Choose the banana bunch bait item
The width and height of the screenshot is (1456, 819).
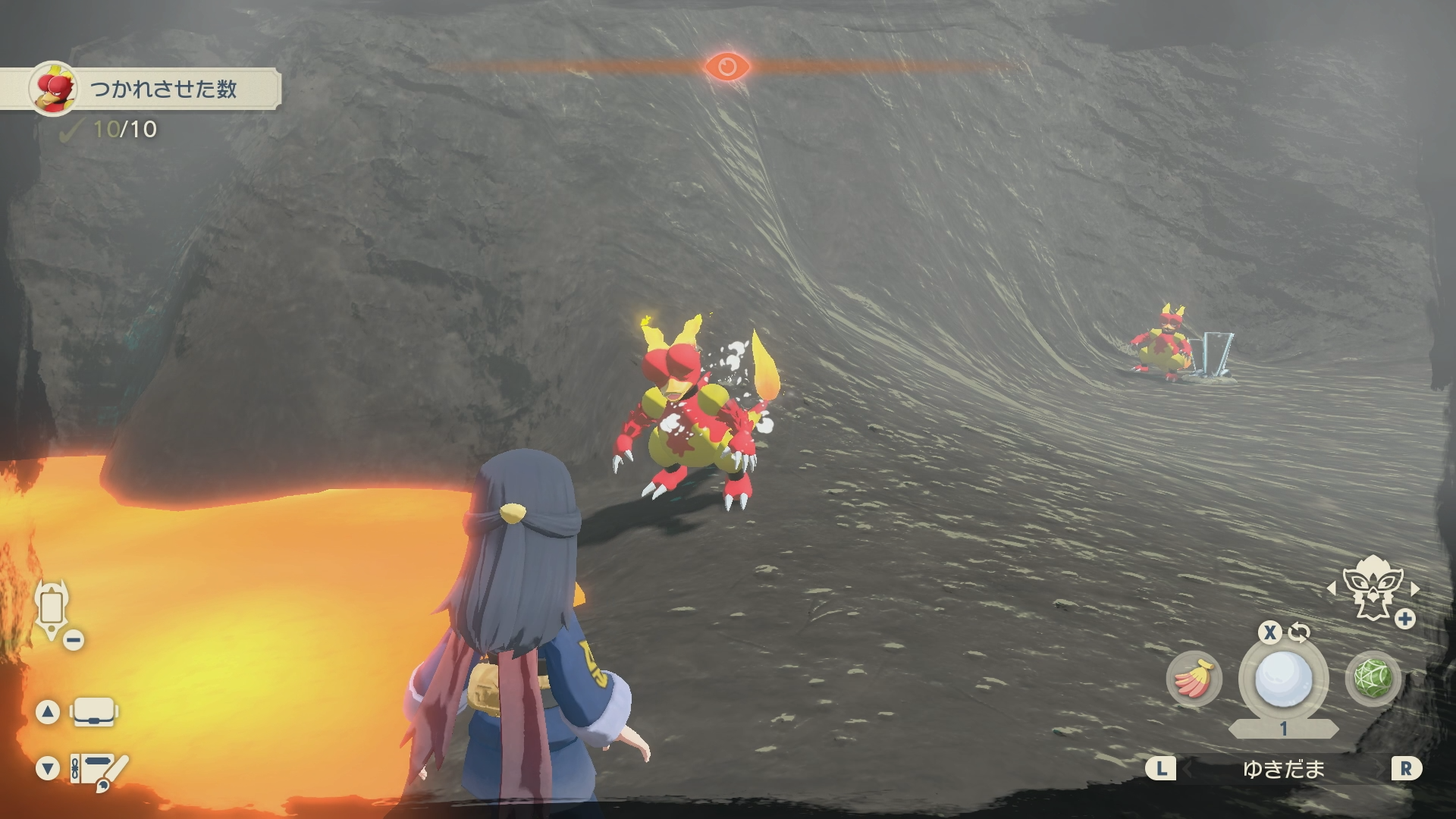[1194, 678]
